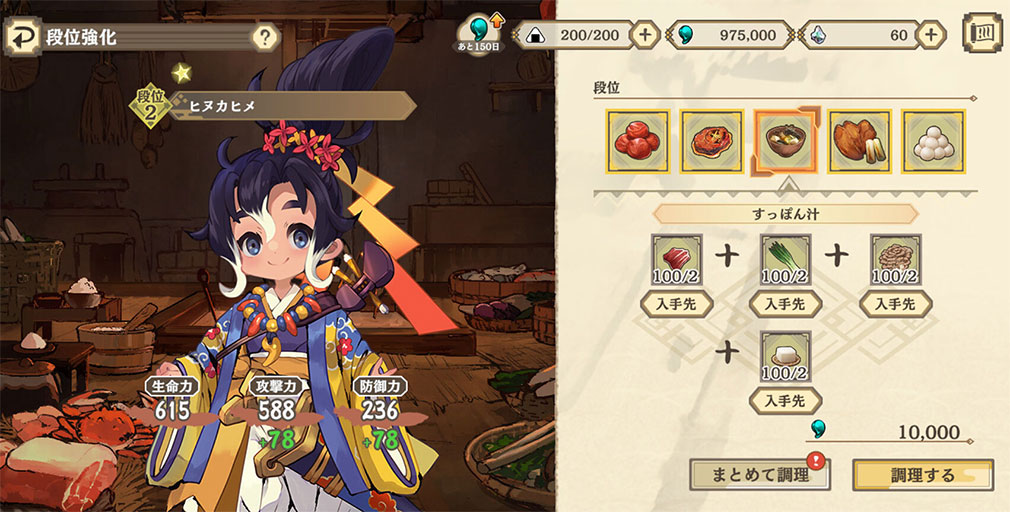Viewport: 1010px width, 512px height.
Task: Choose the red plated dish icon
Action: (711, 142)
